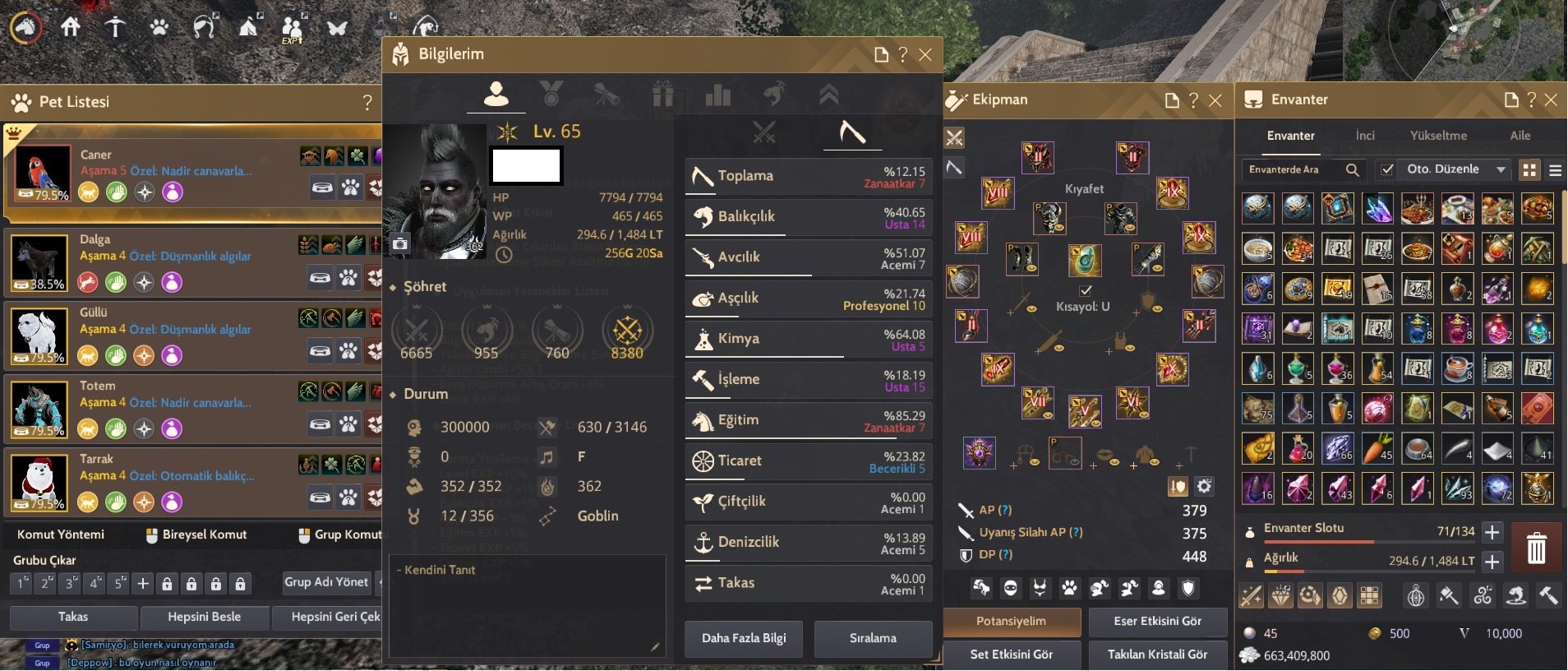Click the Hepsini Besle button in Pet Listesi
Screen dimensions: 1568x671
pyautogui.click(x=205, y=617)
